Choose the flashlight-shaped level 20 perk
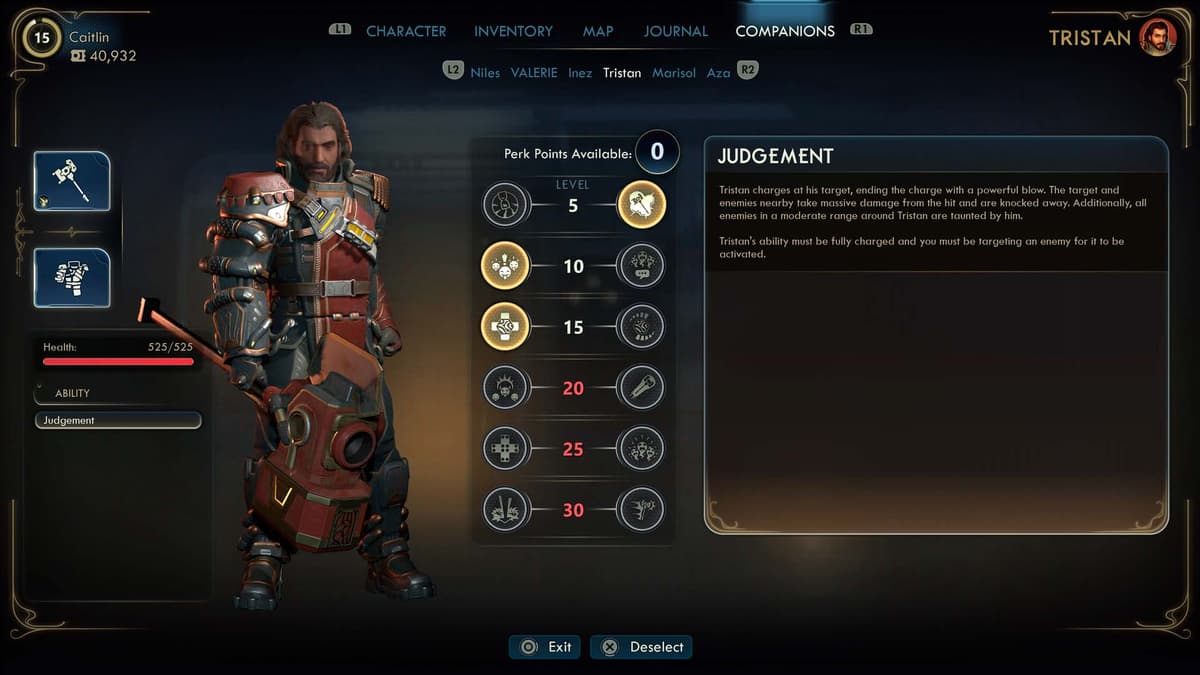Image resolution: width=1200 pixels, height=675 pixels. point(642,387)
